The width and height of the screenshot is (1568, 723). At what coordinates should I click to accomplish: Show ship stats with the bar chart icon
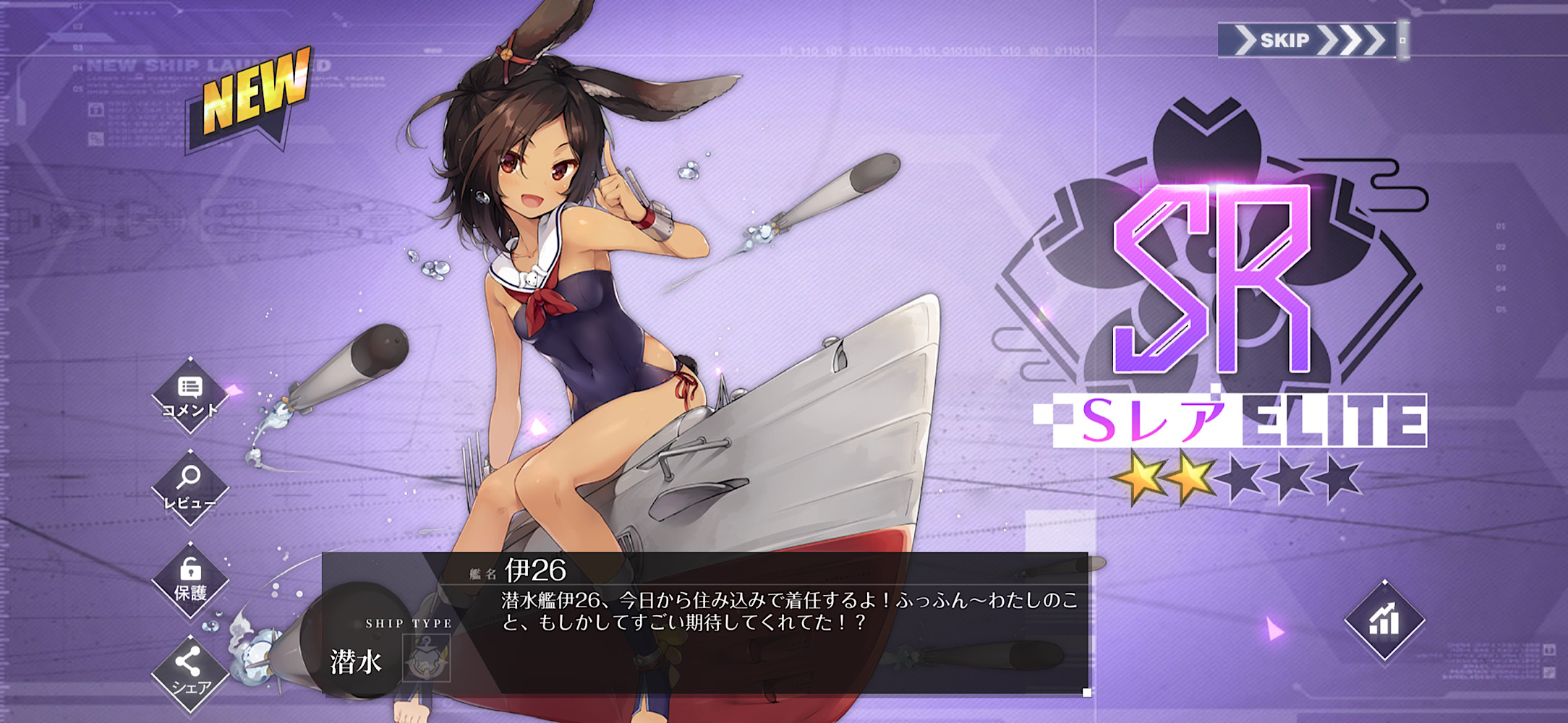coord(1384,620)
